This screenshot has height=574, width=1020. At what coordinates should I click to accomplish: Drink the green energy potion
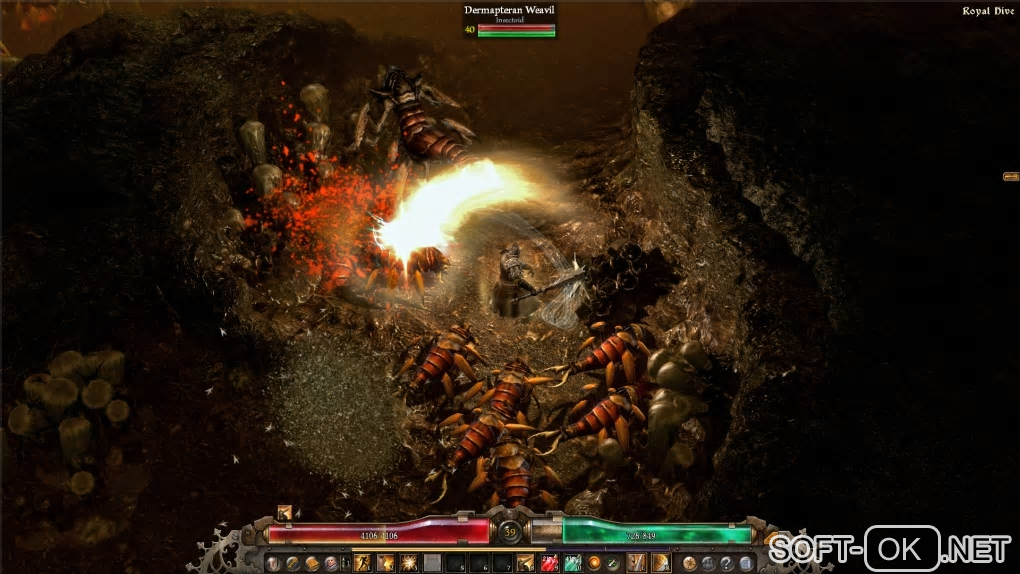[572, 563]
